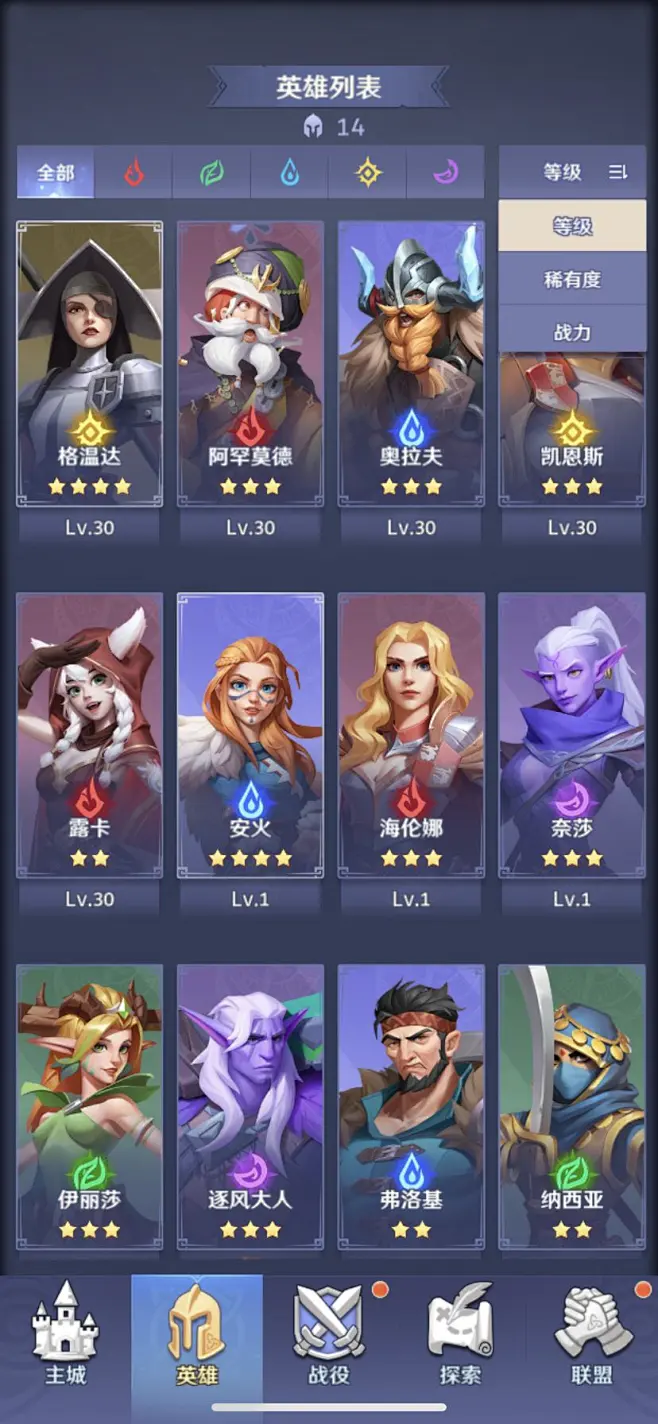The height and width of the screenshot is (1424, 658).
Task: View hero 露卡 details
Action: point(90,735)
